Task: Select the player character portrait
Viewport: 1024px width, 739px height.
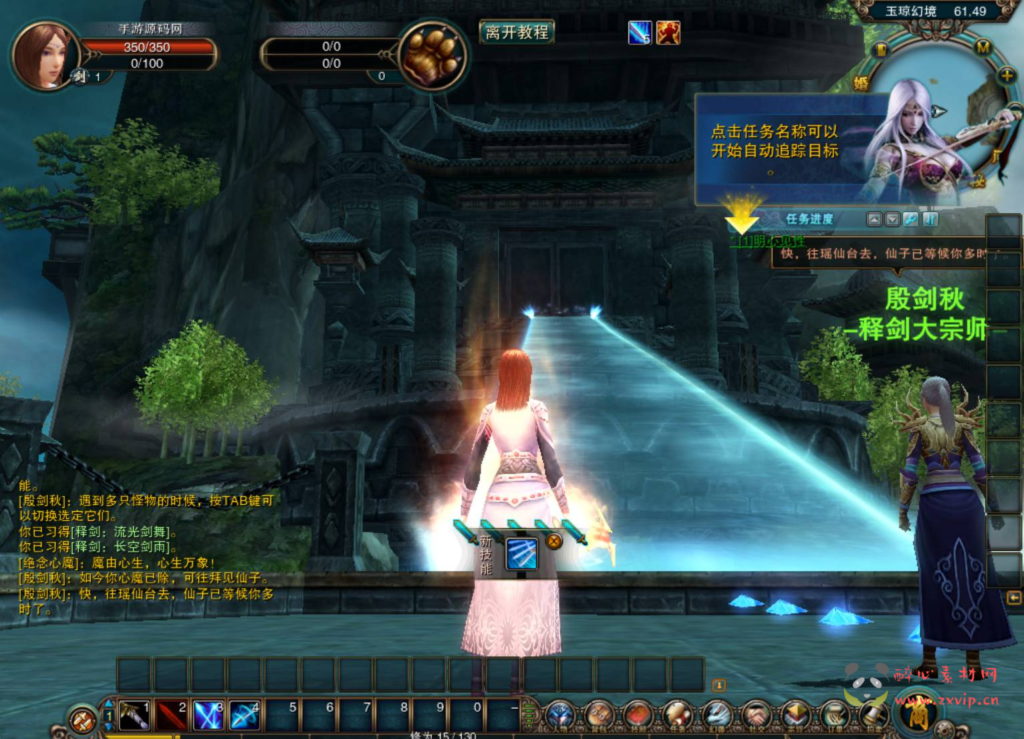Action: tap(44, 55)
